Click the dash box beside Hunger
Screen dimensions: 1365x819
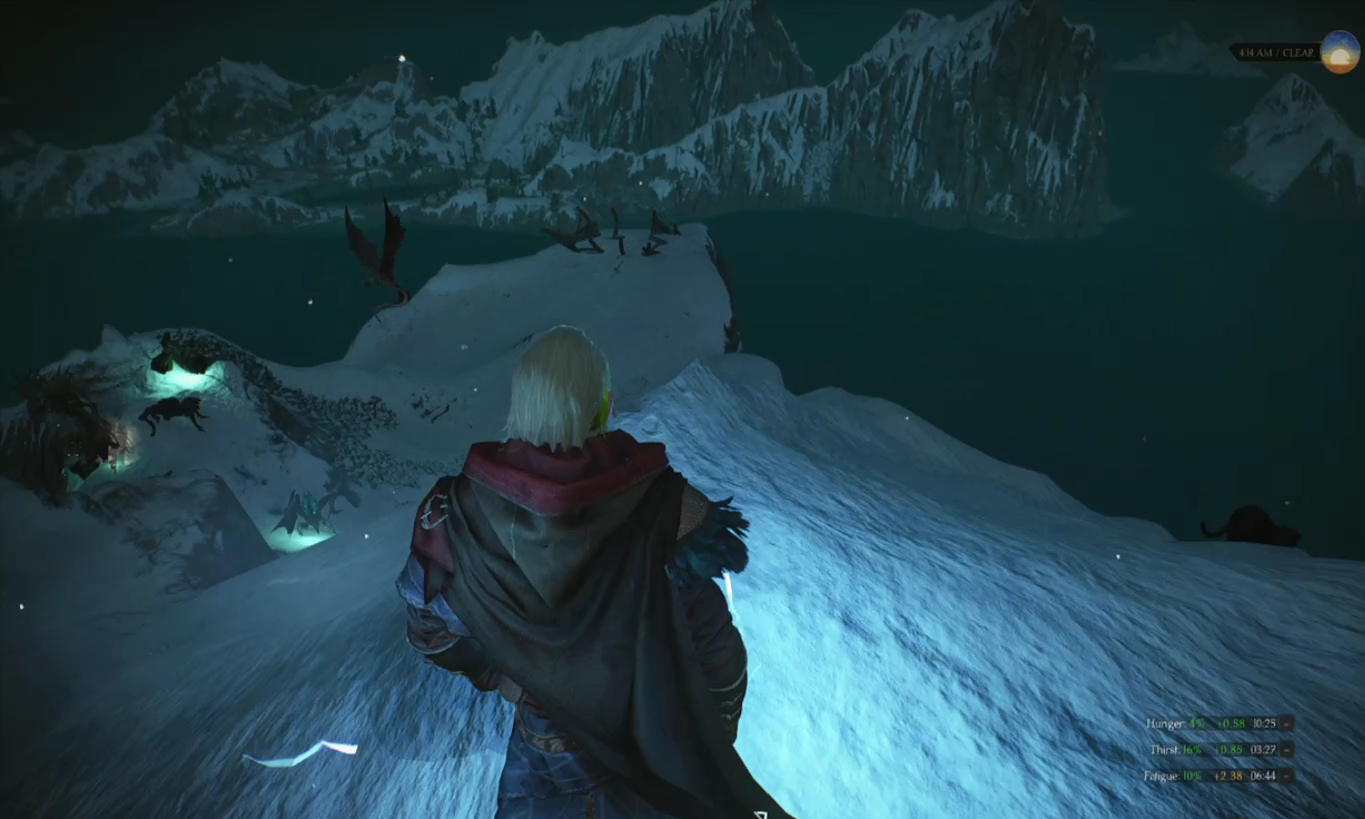tap(1287, 723)
